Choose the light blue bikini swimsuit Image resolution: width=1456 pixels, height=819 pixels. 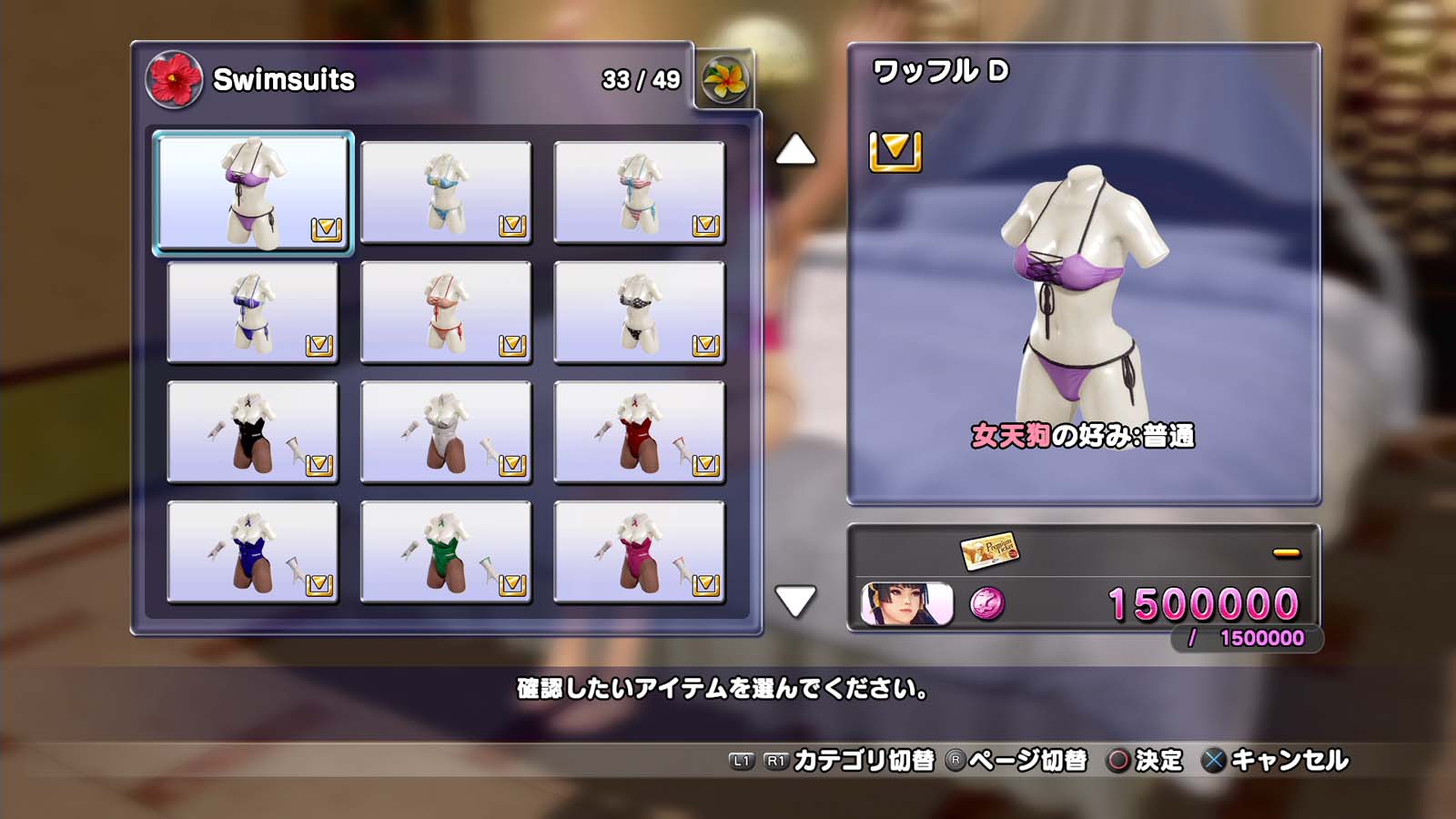point(446,192)
